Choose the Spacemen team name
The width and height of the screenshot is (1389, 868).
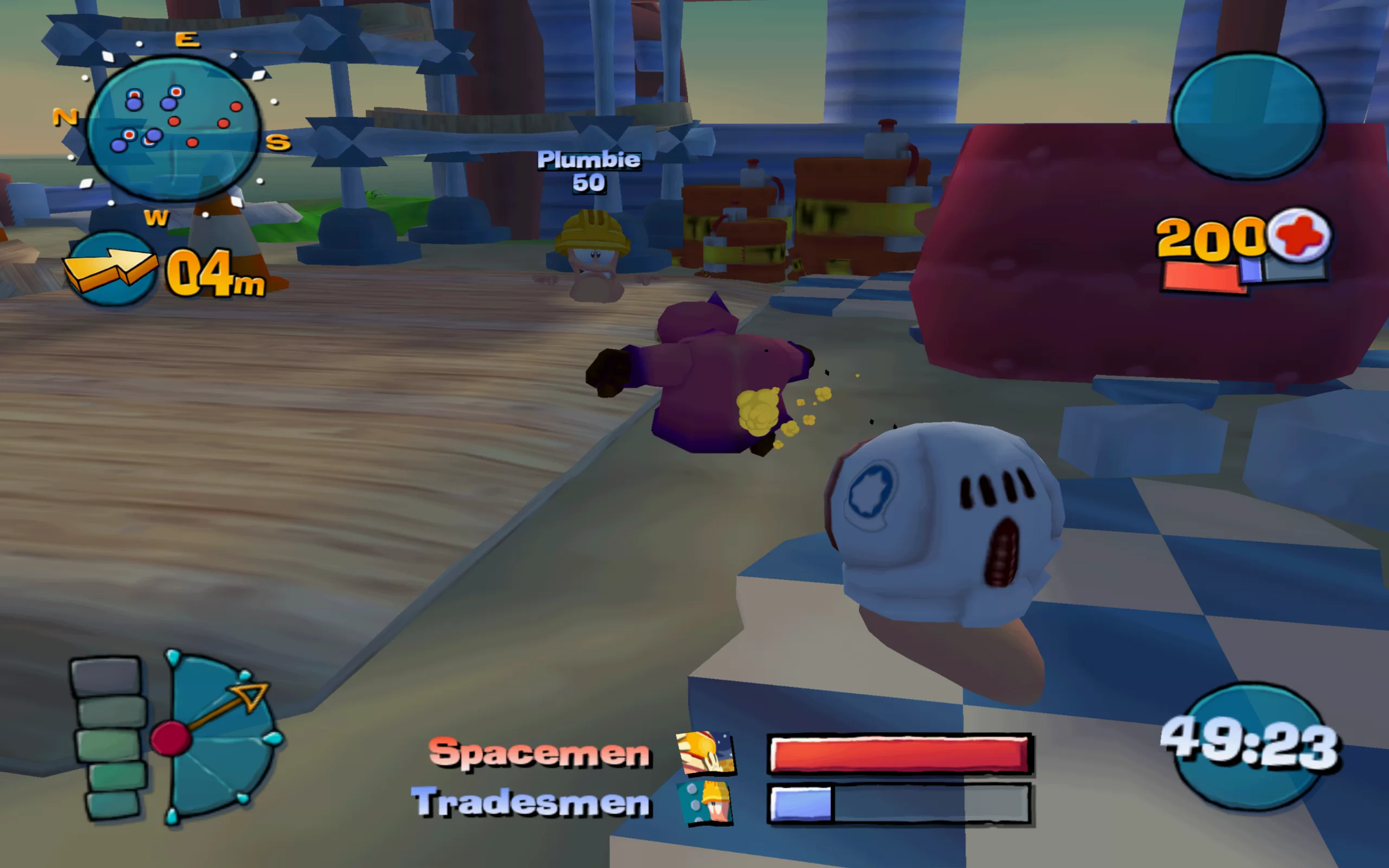[x=539, y=752]
